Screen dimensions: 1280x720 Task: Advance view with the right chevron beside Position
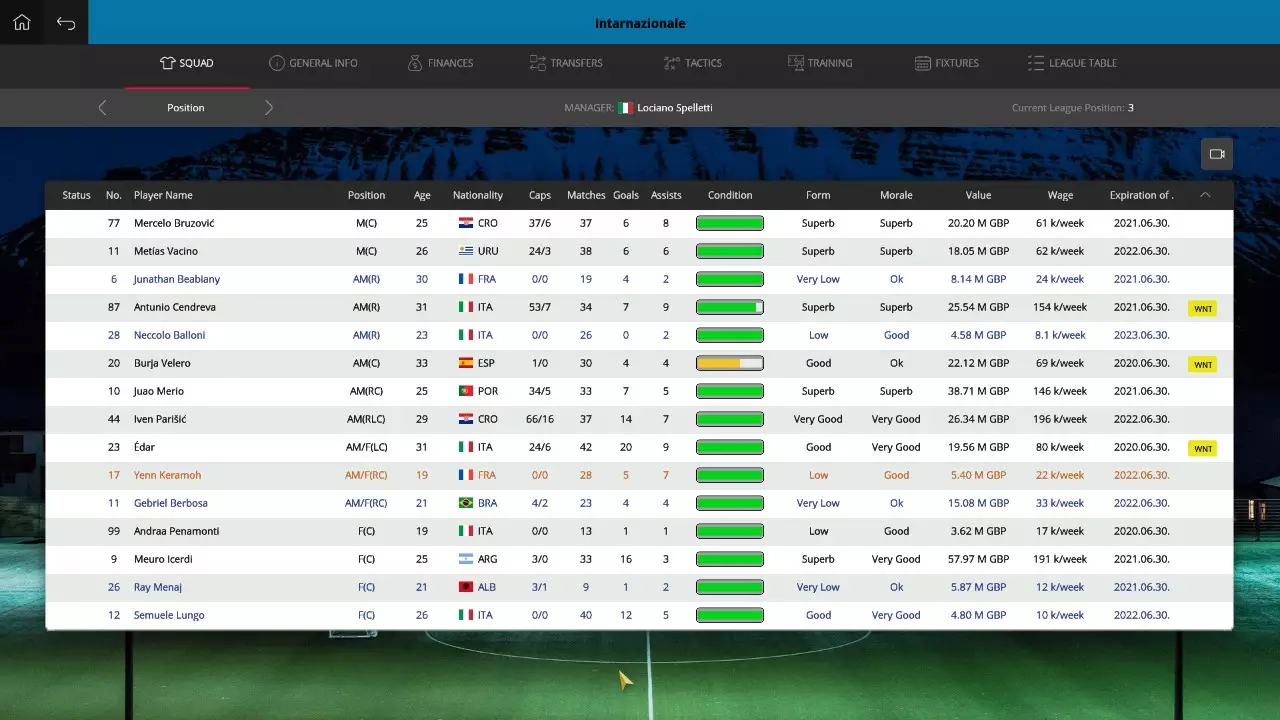point(269,107)
